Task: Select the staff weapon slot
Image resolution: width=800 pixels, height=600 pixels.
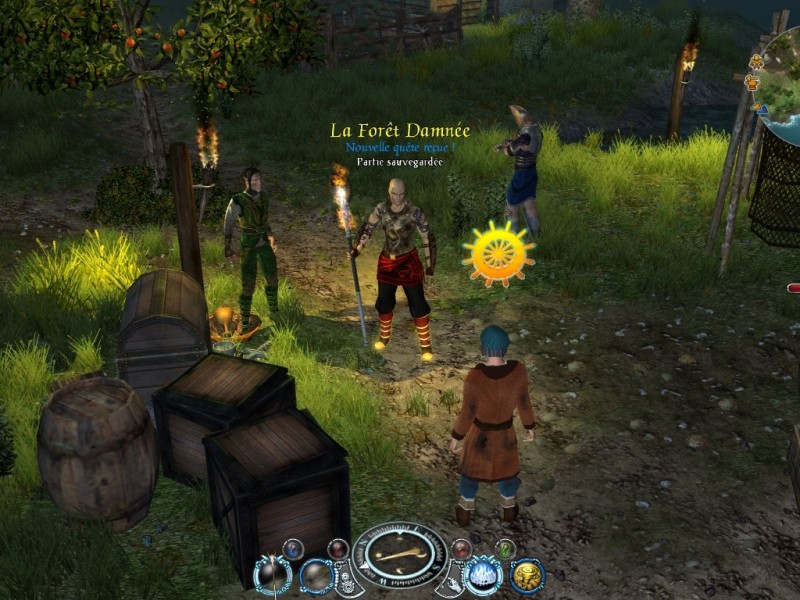Action: click(272, 575)
